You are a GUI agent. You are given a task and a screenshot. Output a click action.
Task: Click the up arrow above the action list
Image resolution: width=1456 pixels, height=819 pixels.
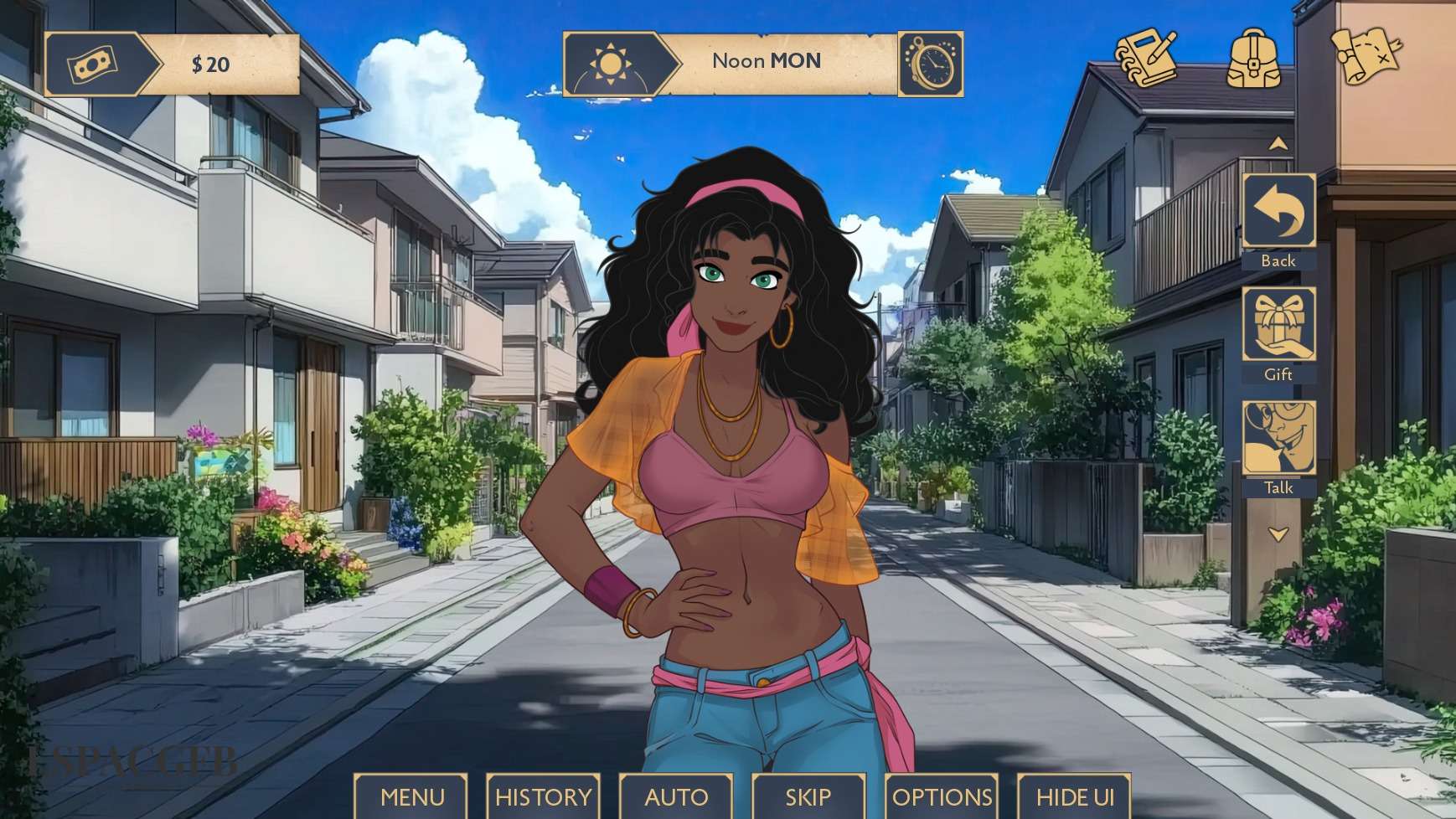click(x=1278, y=144)
